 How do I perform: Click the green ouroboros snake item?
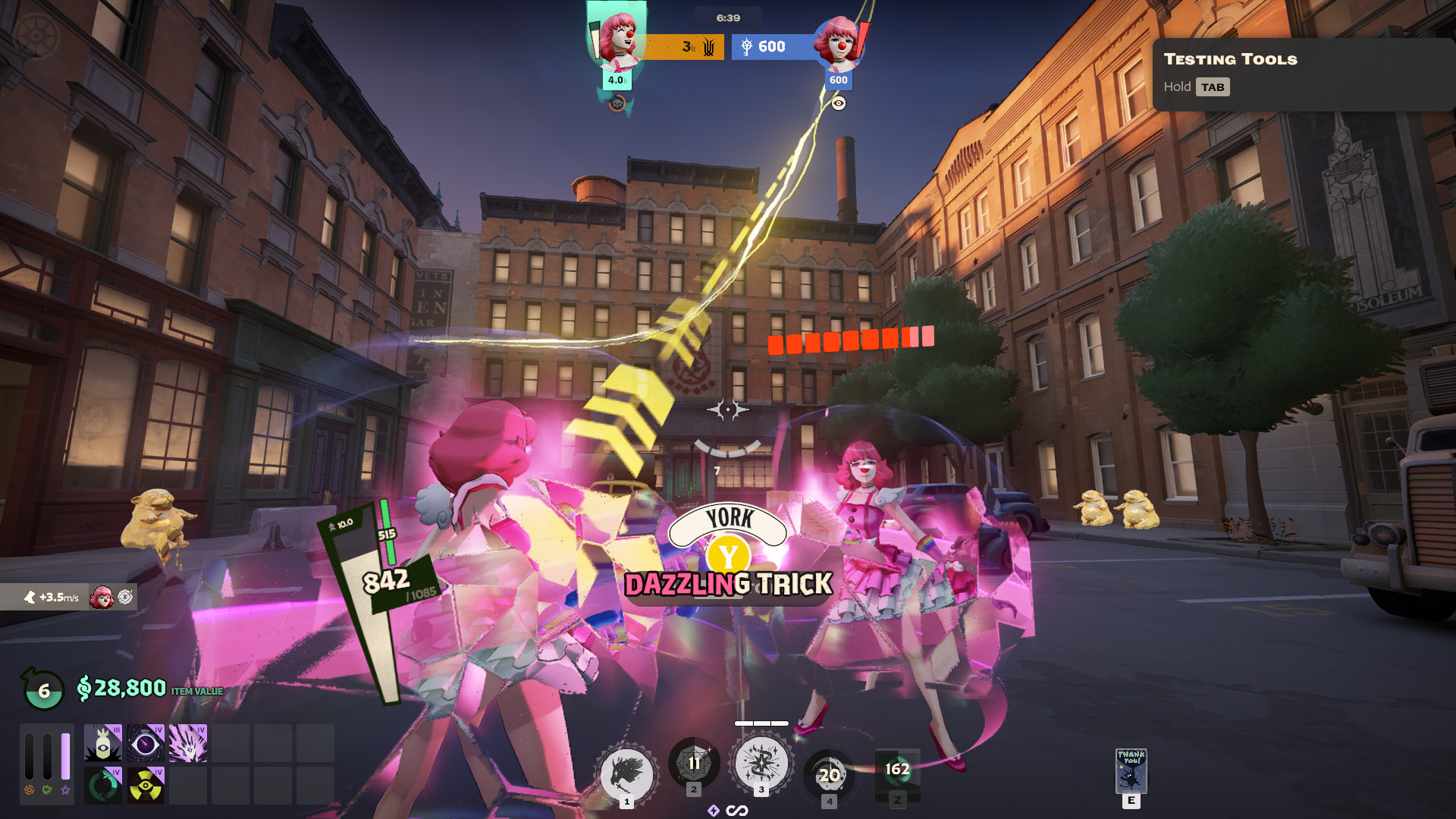[103, 786]
